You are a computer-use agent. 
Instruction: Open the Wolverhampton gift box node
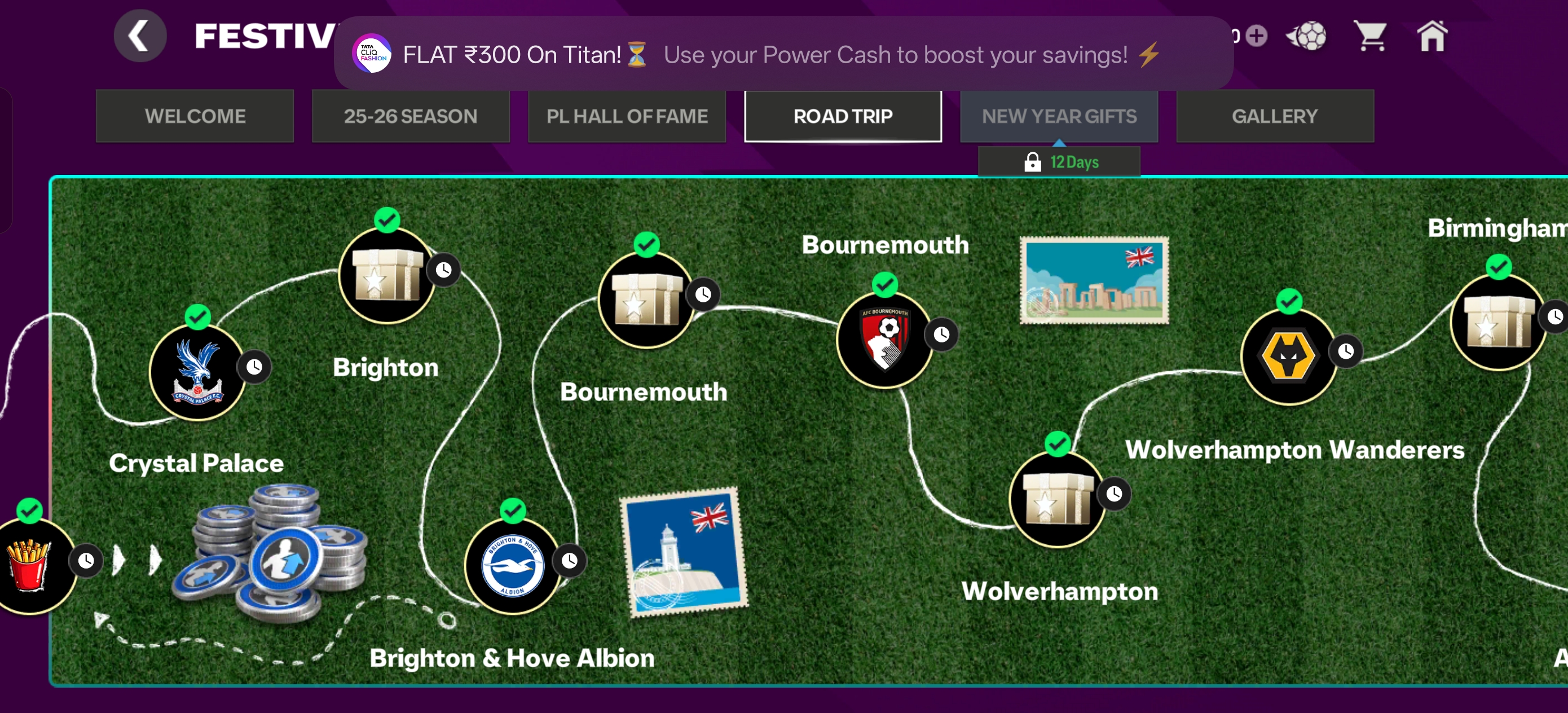coord(1058,499)
